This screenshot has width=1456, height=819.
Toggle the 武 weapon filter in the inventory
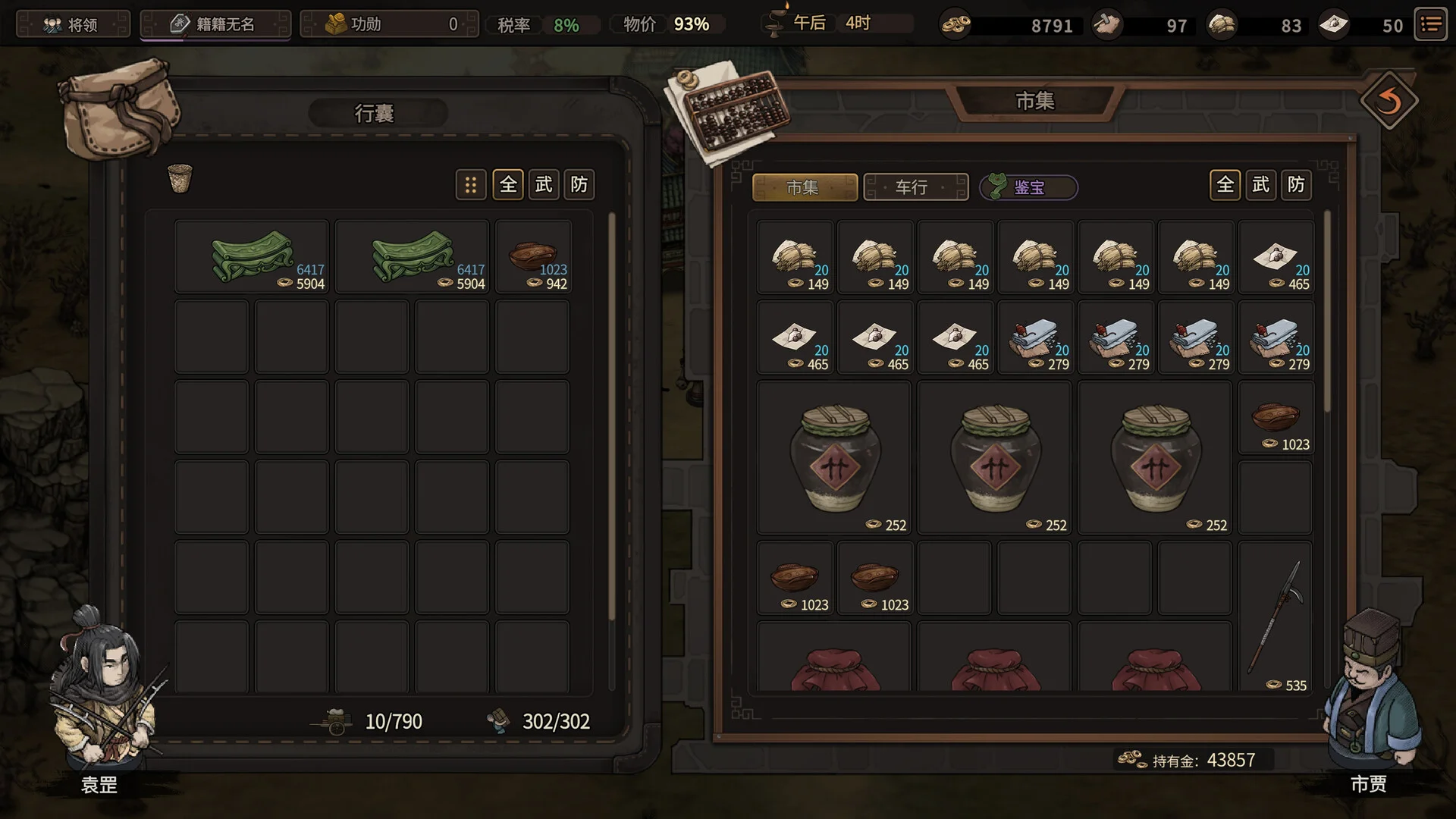tap(543, 184)
